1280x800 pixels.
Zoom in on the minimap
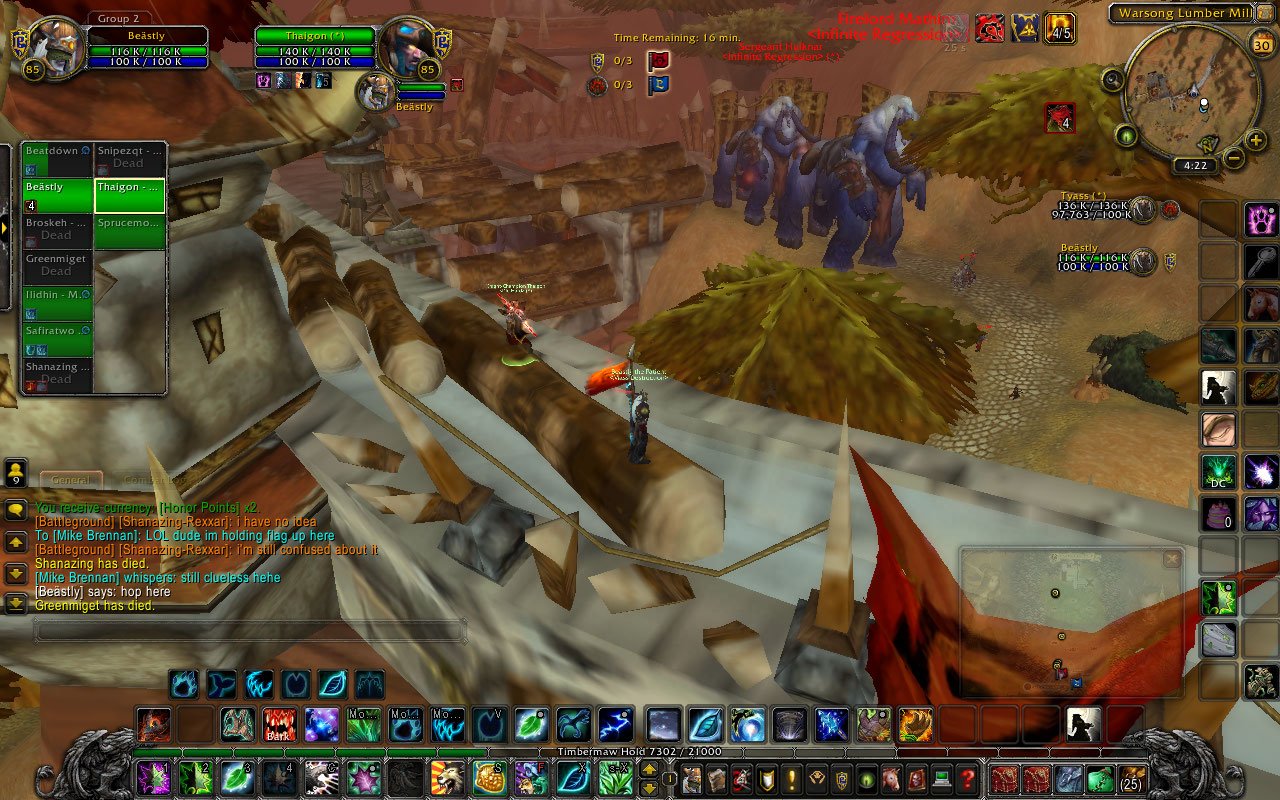click(1256, 140)
